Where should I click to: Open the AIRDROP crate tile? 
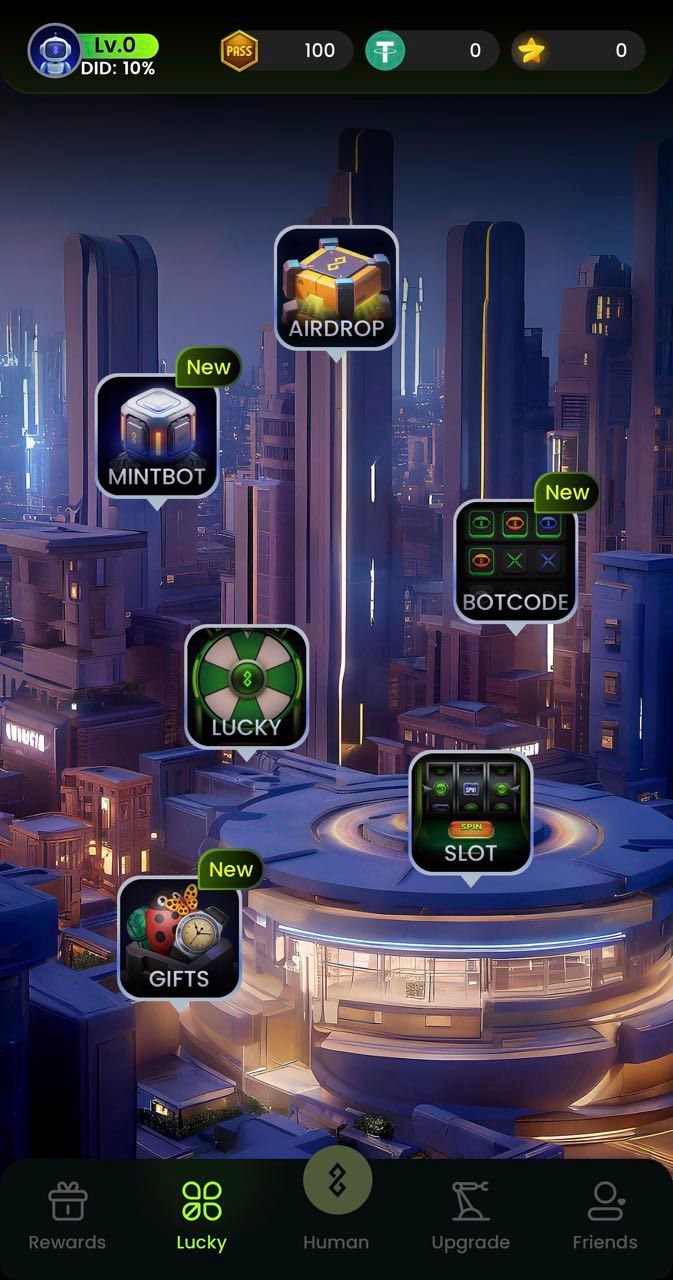[x=336, y=288]
